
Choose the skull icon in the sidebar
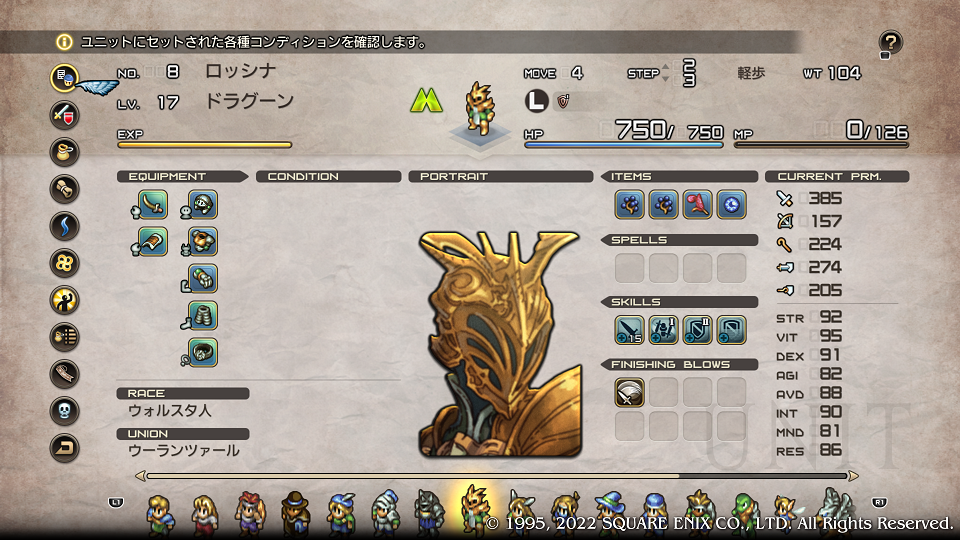tap(65, 411)
